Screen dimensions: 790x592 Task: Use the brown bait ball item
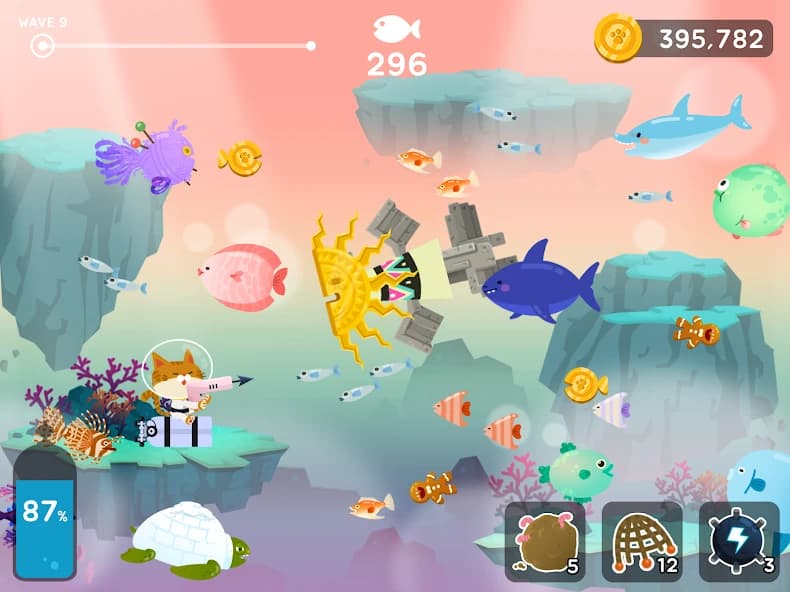[545, 541]
